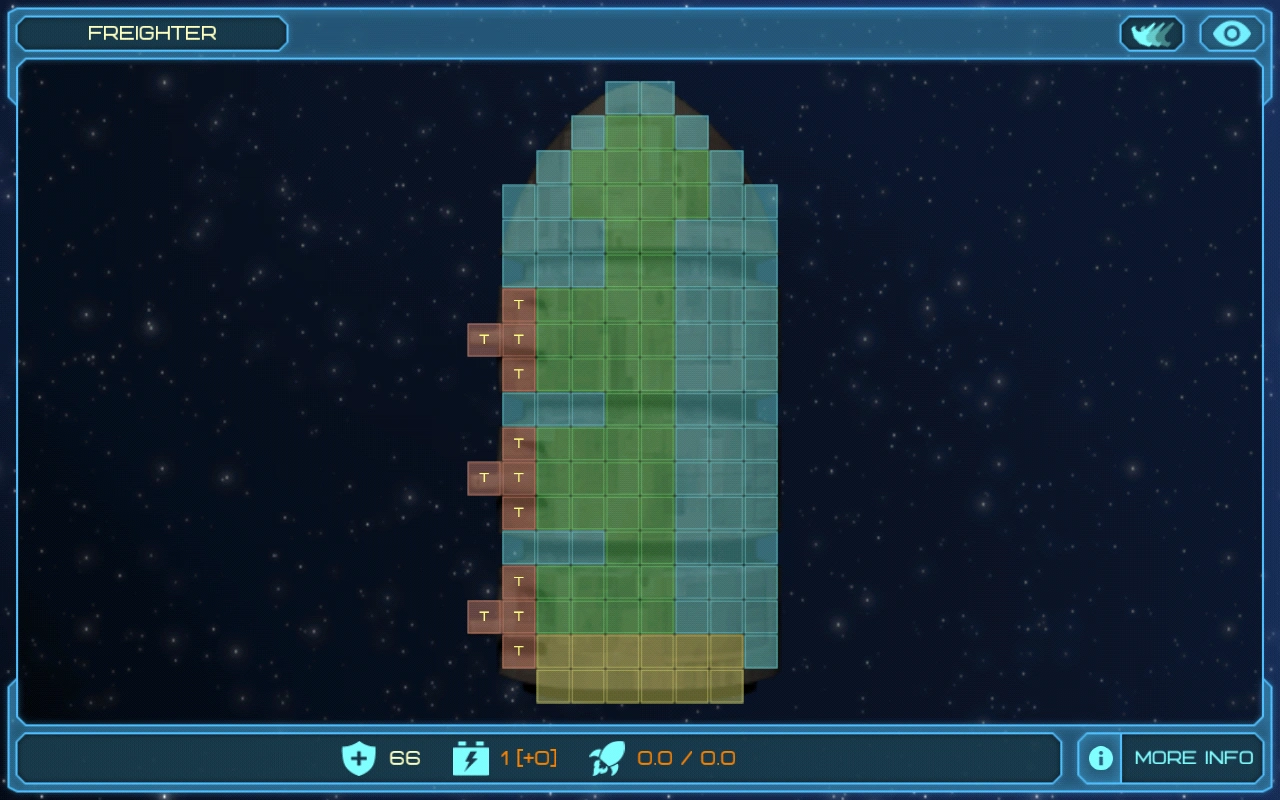This screenshot has height=800, width=1280.
Task: Toggle ship visibility with the eye icon
Action: (x=1230, y=33)
